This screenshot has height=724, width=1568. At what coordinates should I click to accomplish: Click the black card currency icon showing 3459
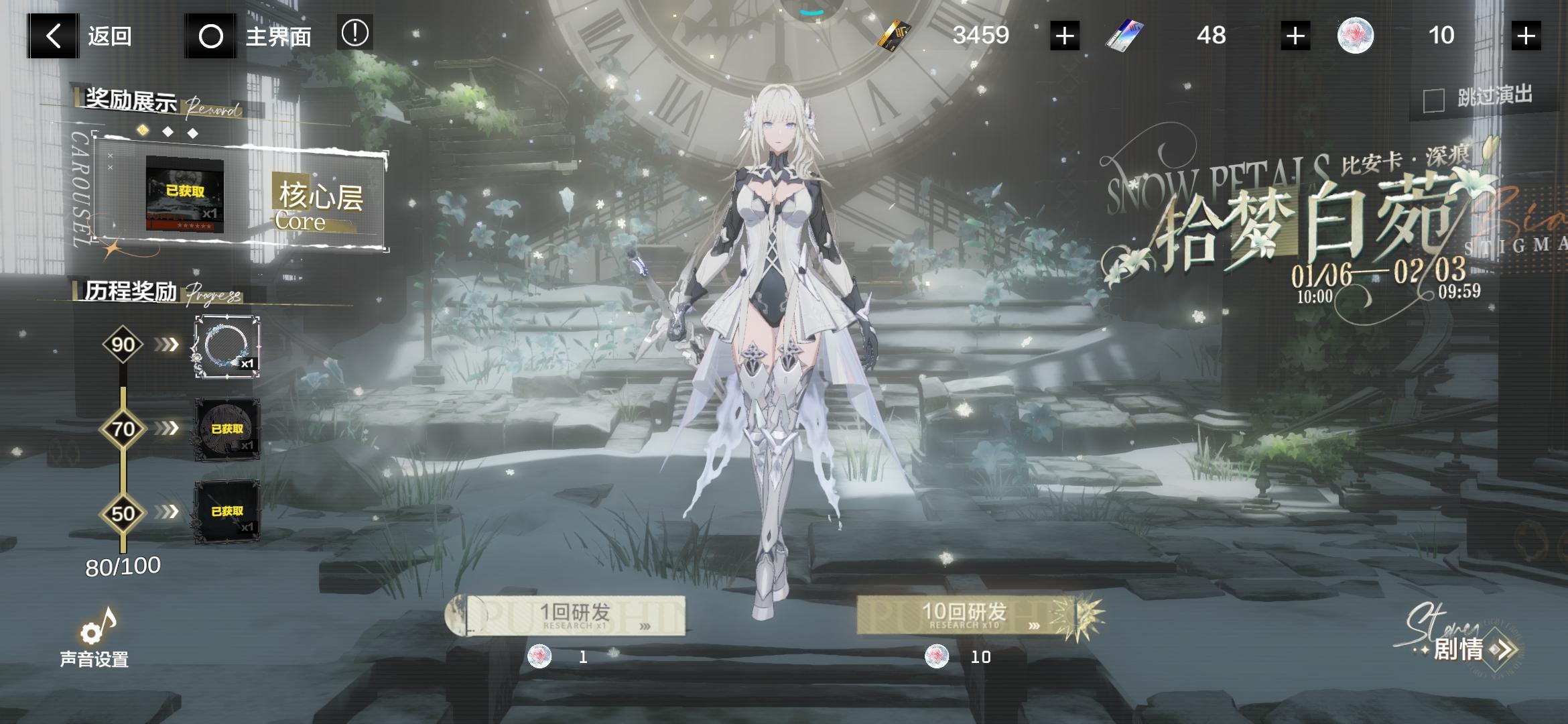[x=893, y=36]
